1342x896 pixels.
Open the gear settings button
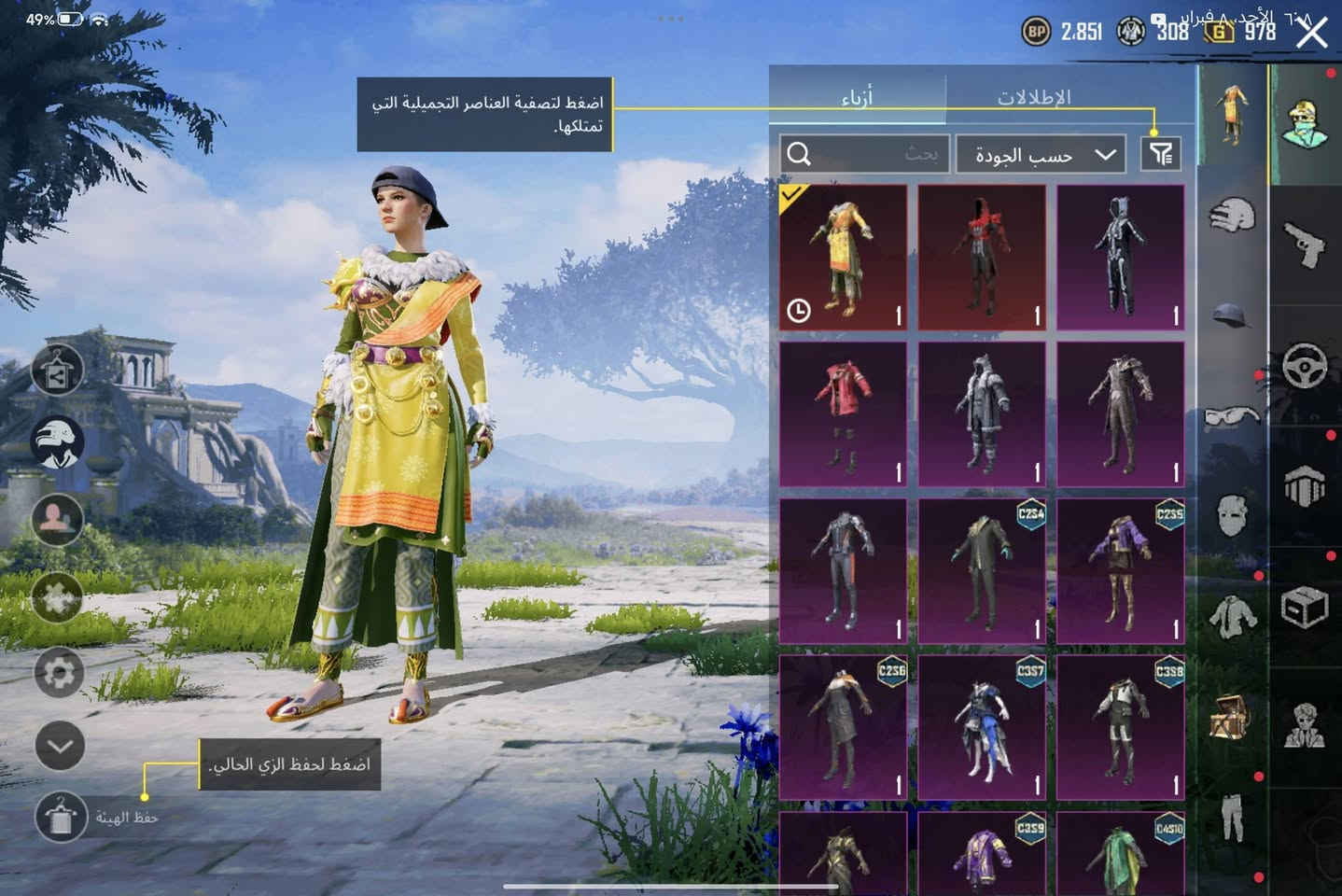click(60, 672)
